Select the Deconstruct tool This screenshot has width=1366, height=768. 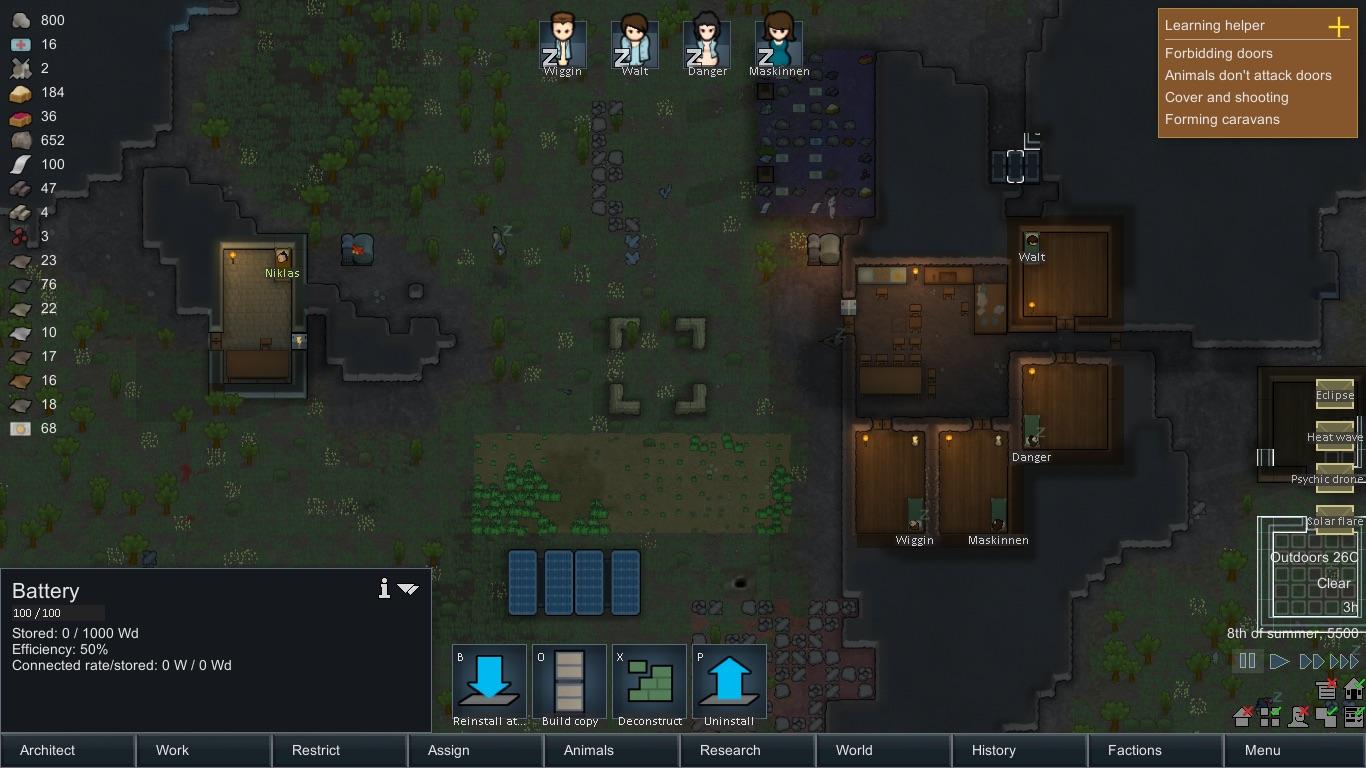649,685
